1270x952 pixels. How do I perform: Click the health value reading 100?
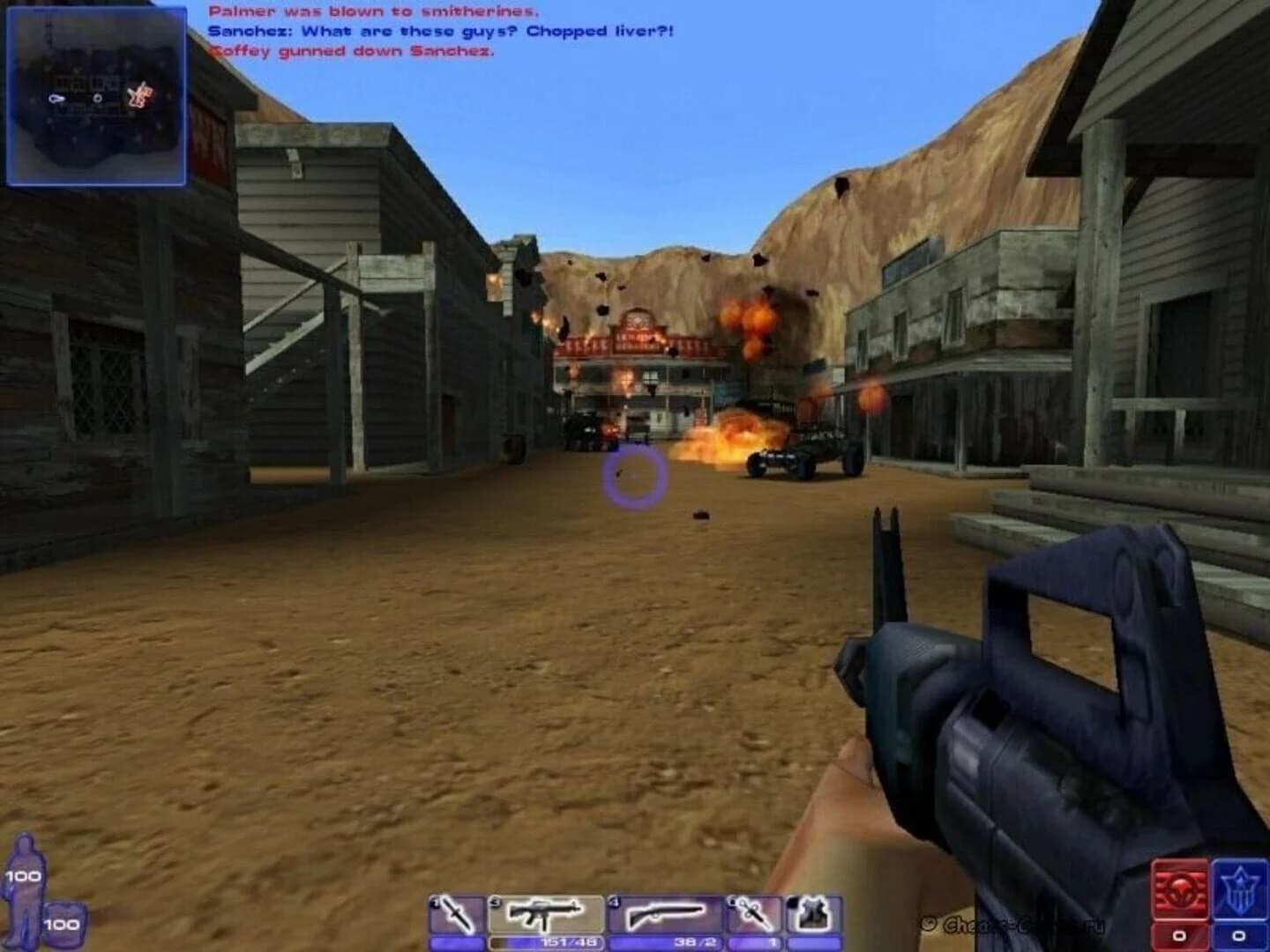pos(23,877)
